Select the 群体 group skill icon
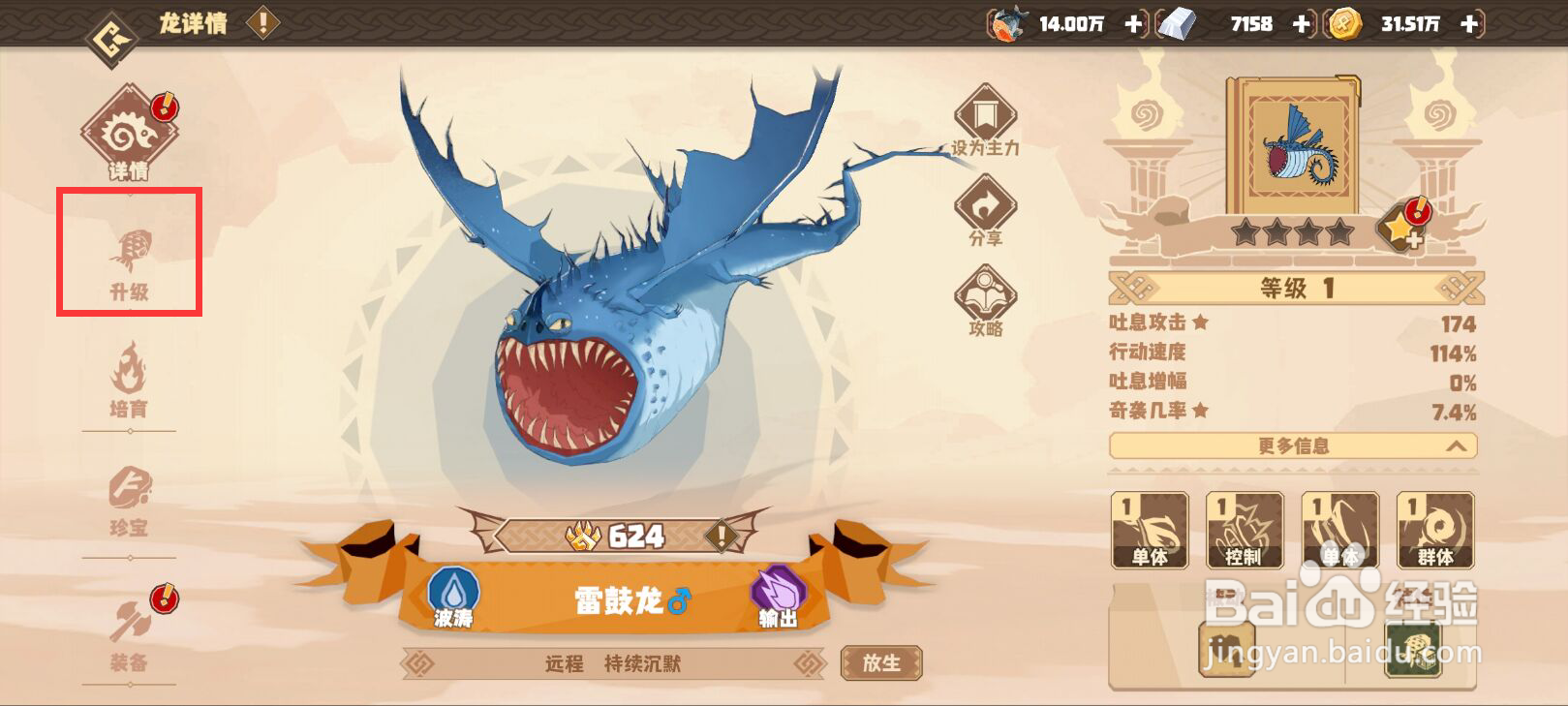 tap(1436, 530)
